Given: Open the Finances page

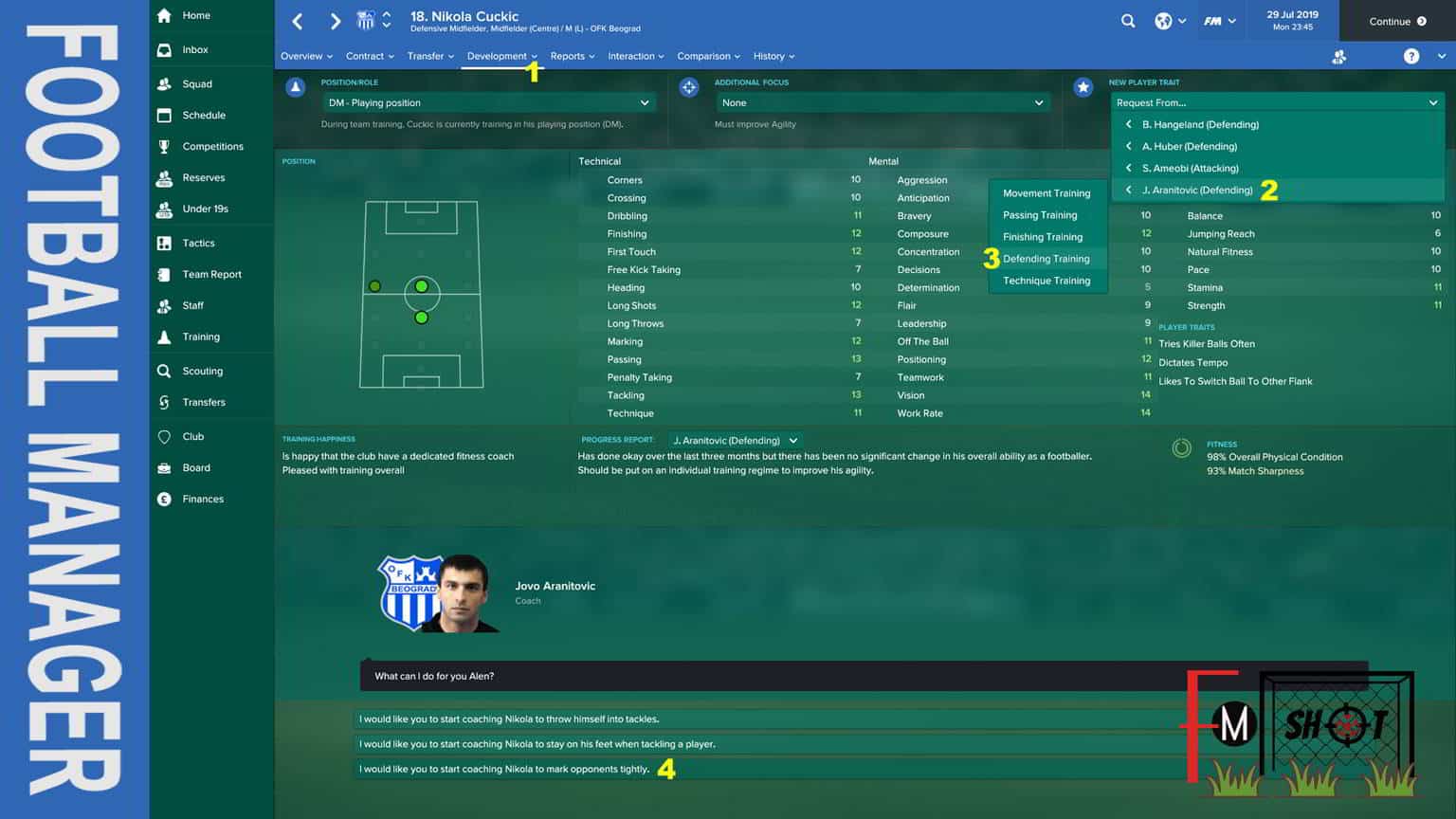Looking at the screenshot, I should [x=203, y=499].
